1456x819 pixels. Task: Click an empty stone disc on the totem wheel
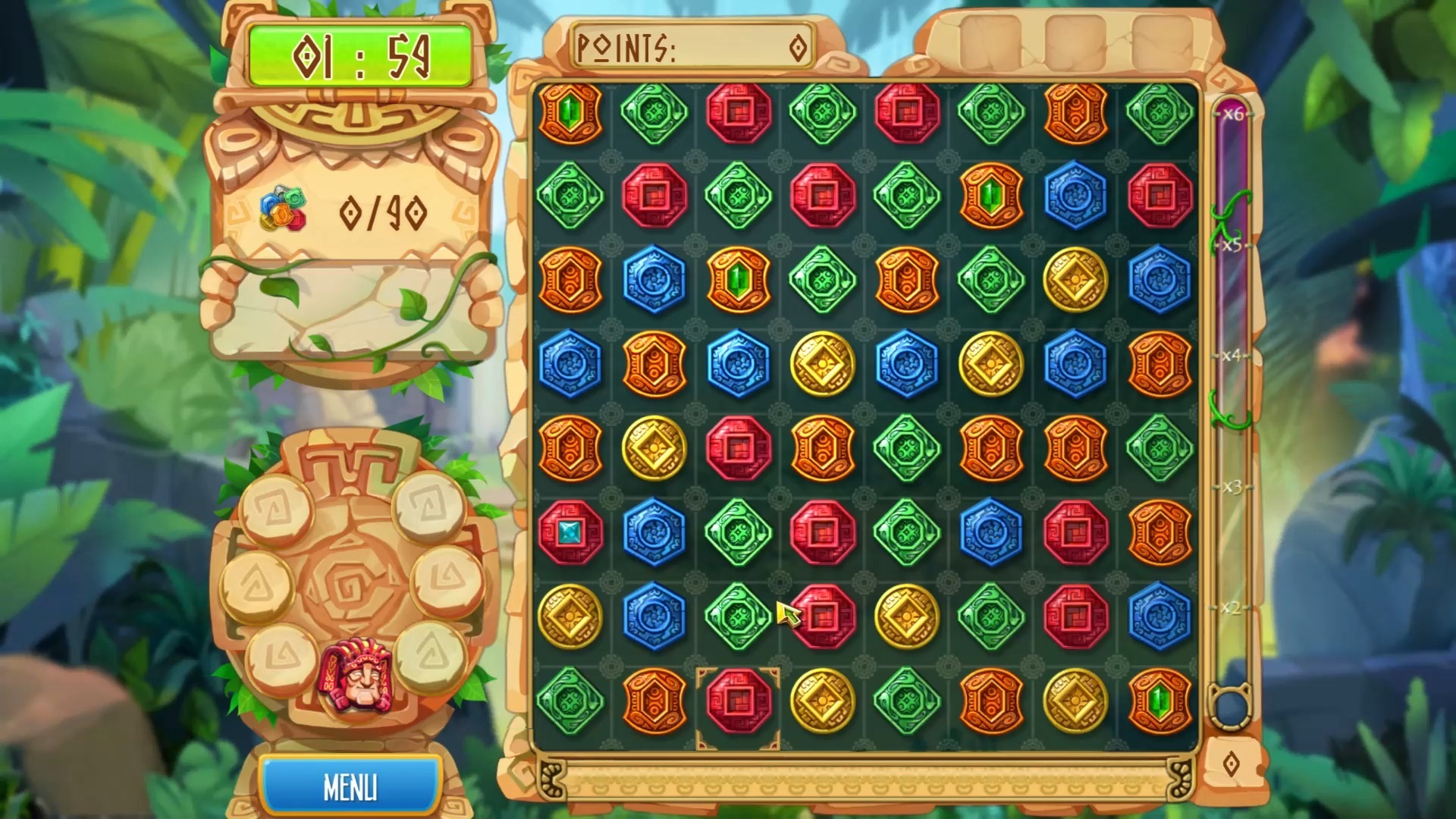279,508
